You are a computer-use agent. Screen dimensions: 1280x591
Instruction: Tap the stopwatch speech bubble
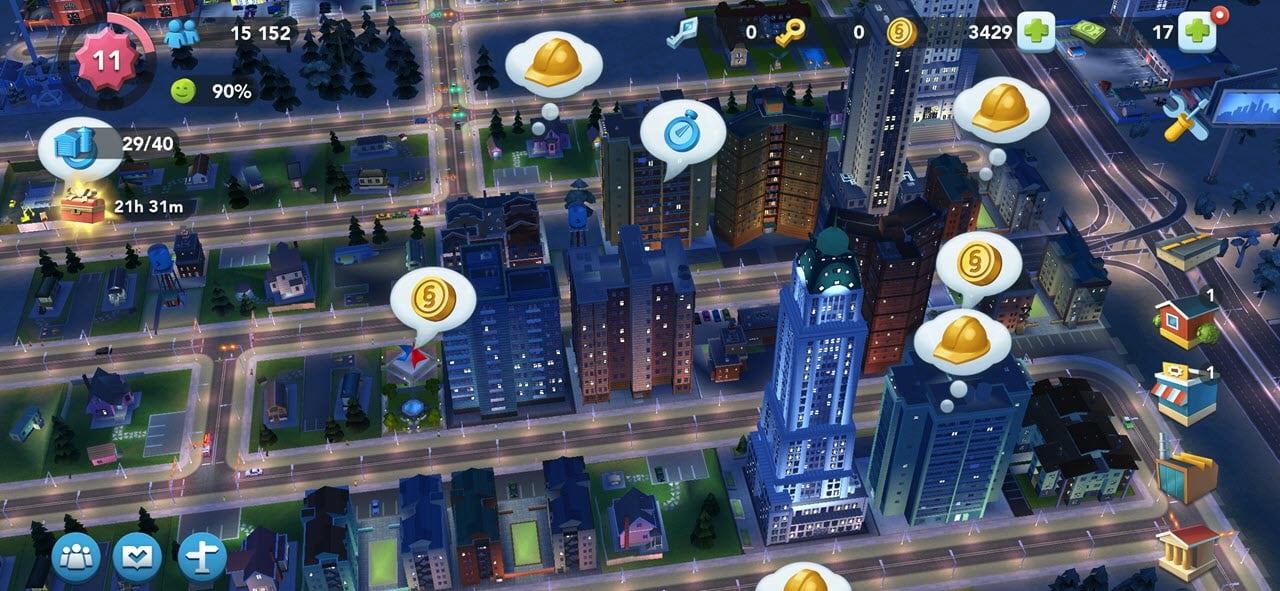click(x=681, y=135)
